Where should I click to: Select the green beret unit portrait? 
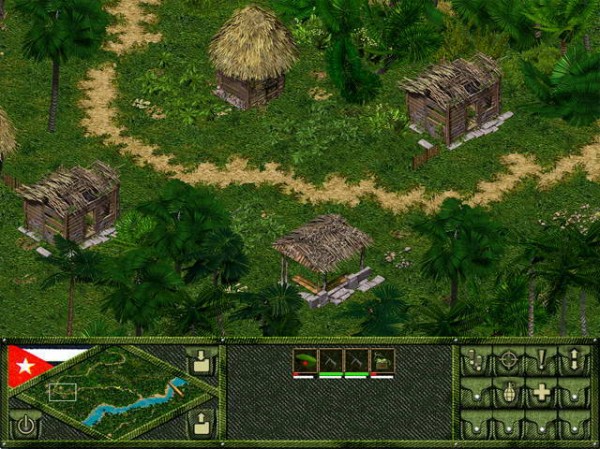click(x=305, y=361)
